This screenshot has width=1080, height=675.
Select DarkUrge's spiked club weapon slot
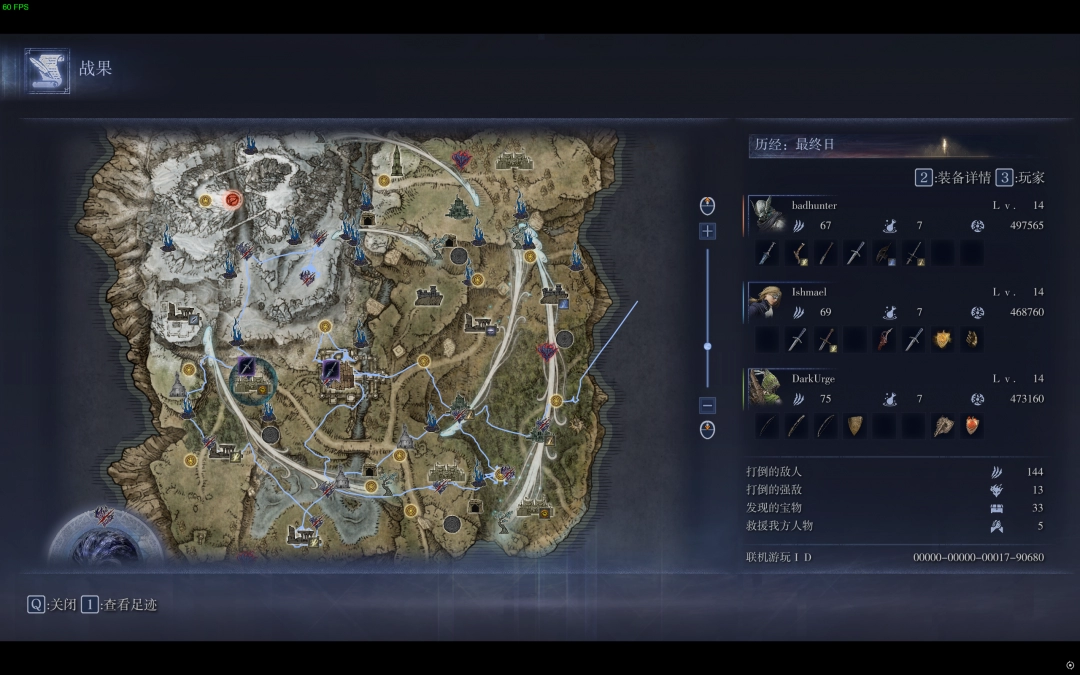pyautogui.click(x=942, y=427)
